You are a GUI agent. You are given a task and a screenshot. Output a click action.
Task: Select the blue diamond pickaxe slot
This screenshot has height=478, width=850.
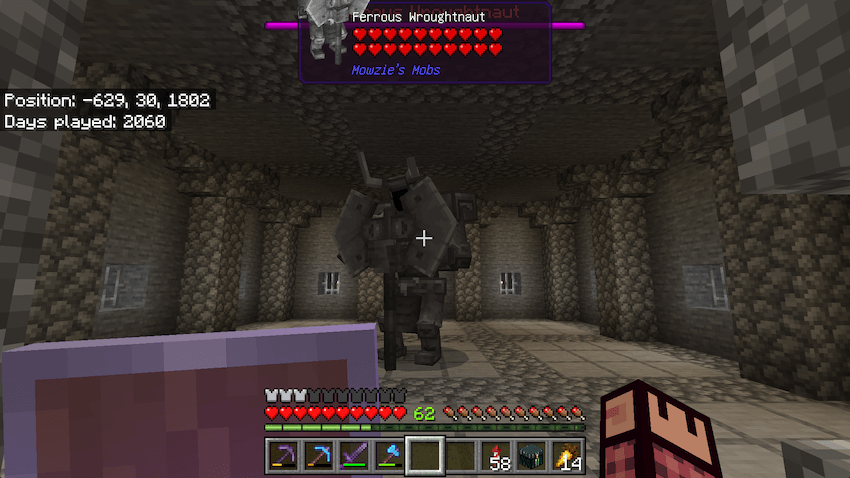point(319,456)
